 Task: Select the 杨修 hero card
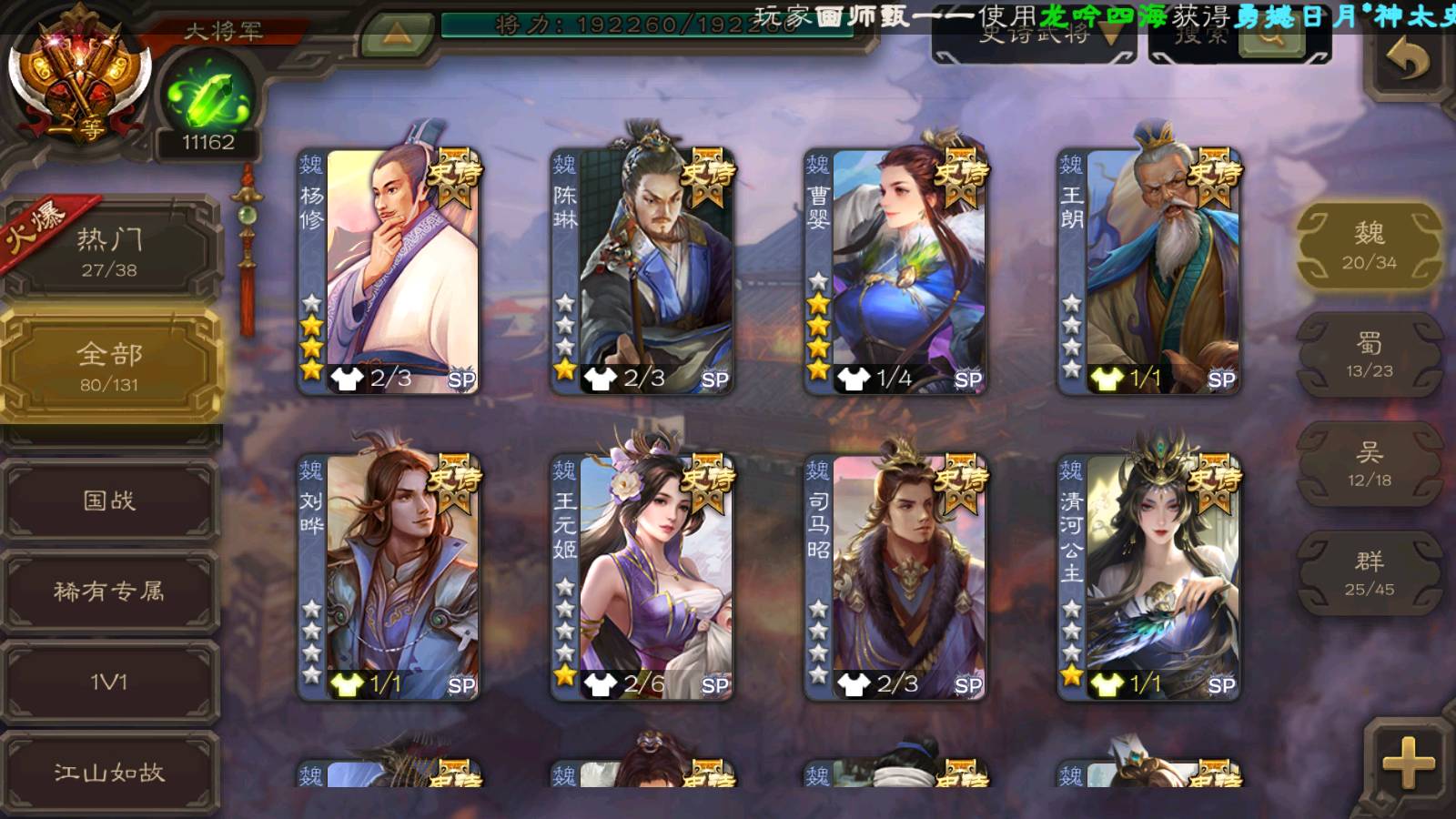point(389,271)
